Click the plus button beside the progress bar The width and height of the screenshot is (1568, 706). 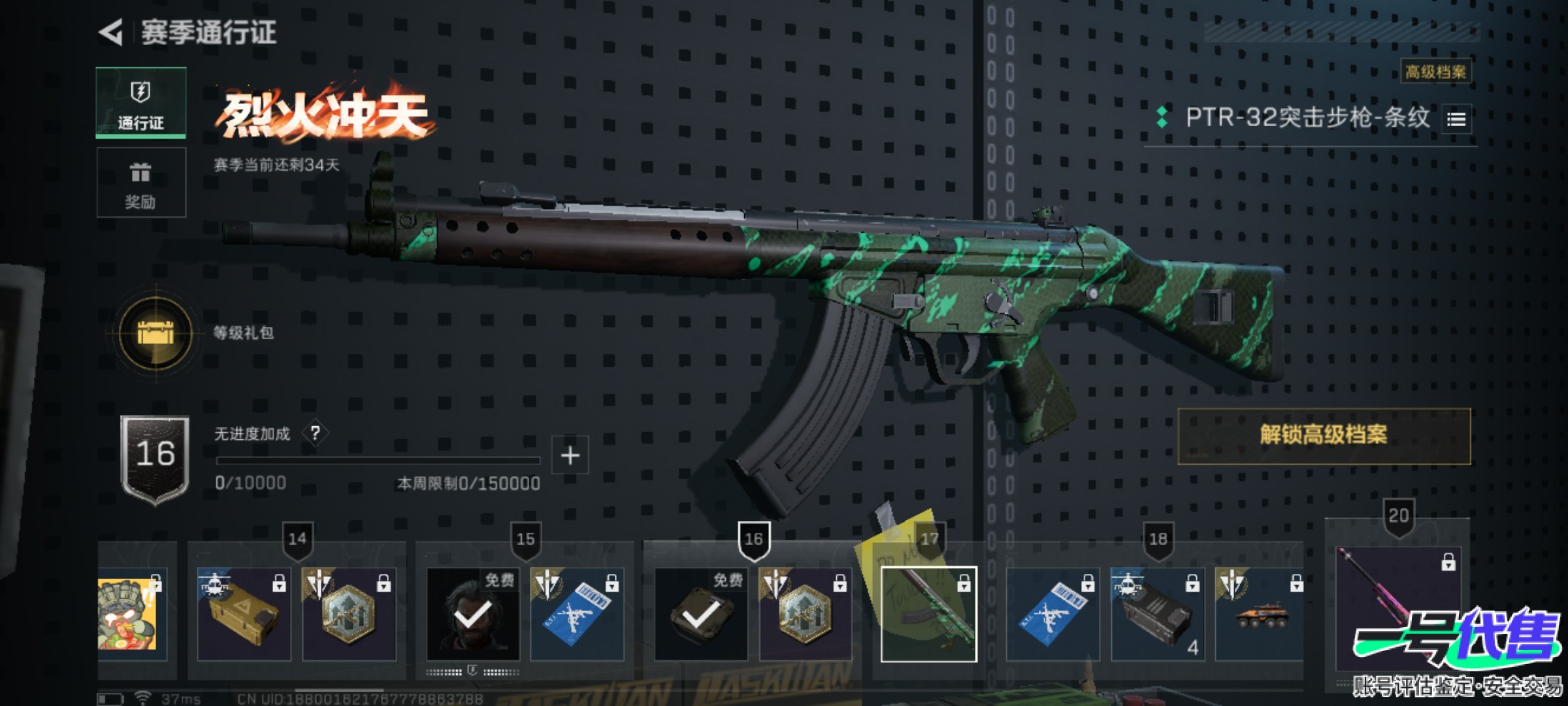coord(570,455)
